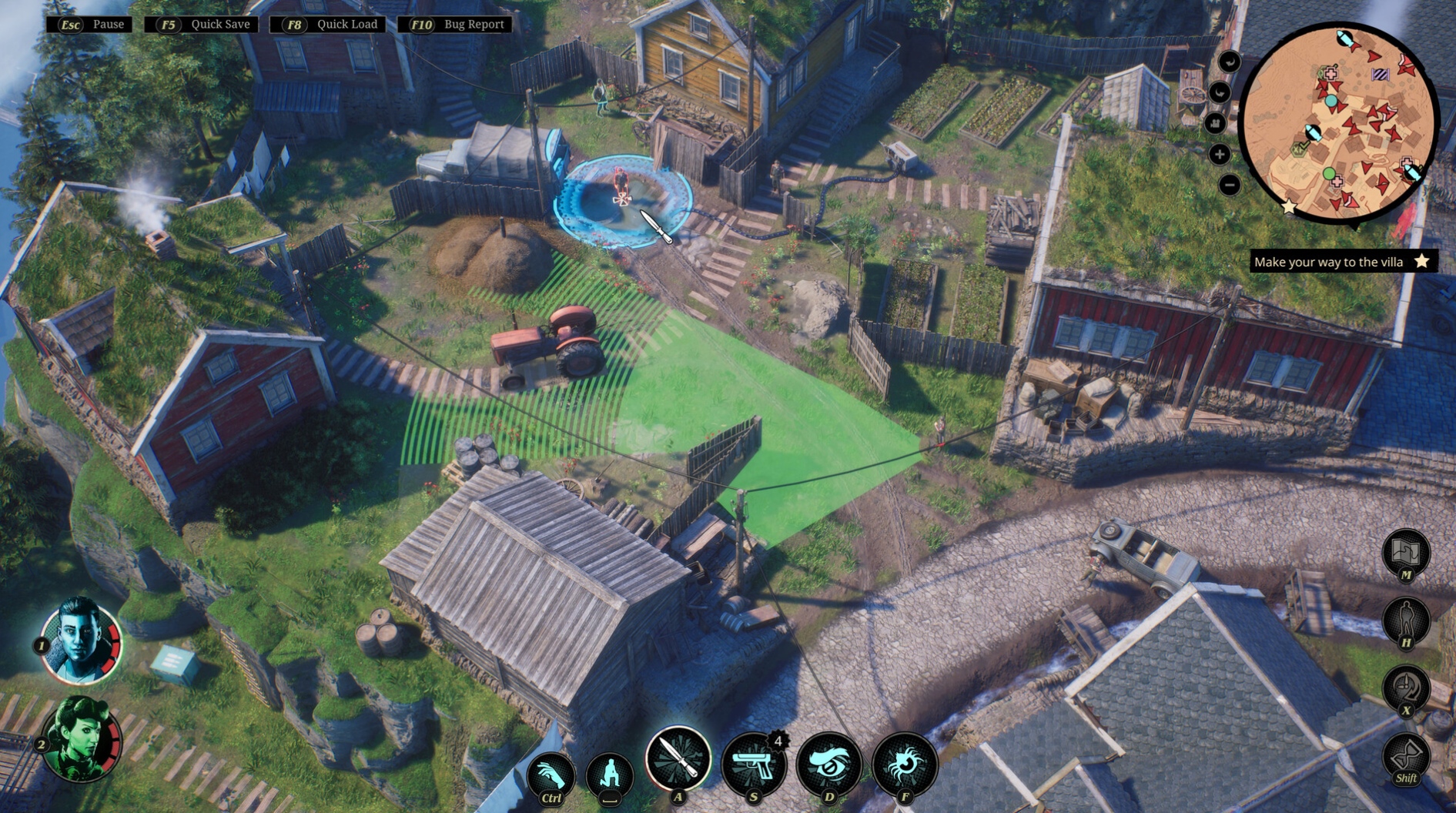Activate the grabbing hand interact ability
The image size is (1456, 813).
[551, 774]
